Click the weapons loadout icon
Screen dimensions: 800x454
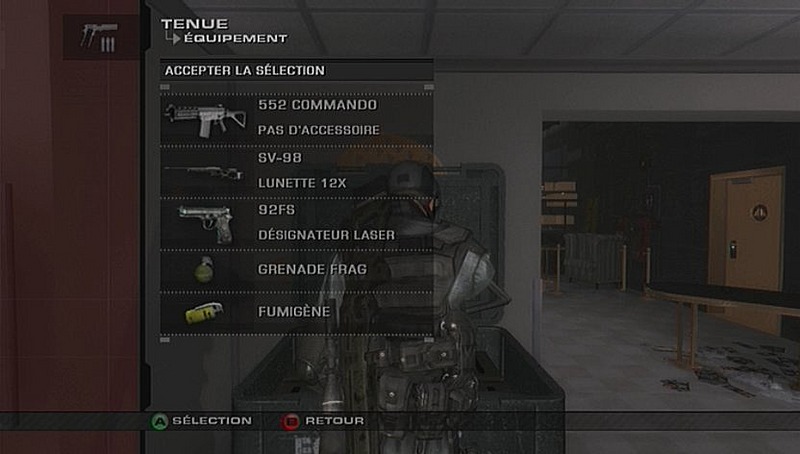point(100,37)
